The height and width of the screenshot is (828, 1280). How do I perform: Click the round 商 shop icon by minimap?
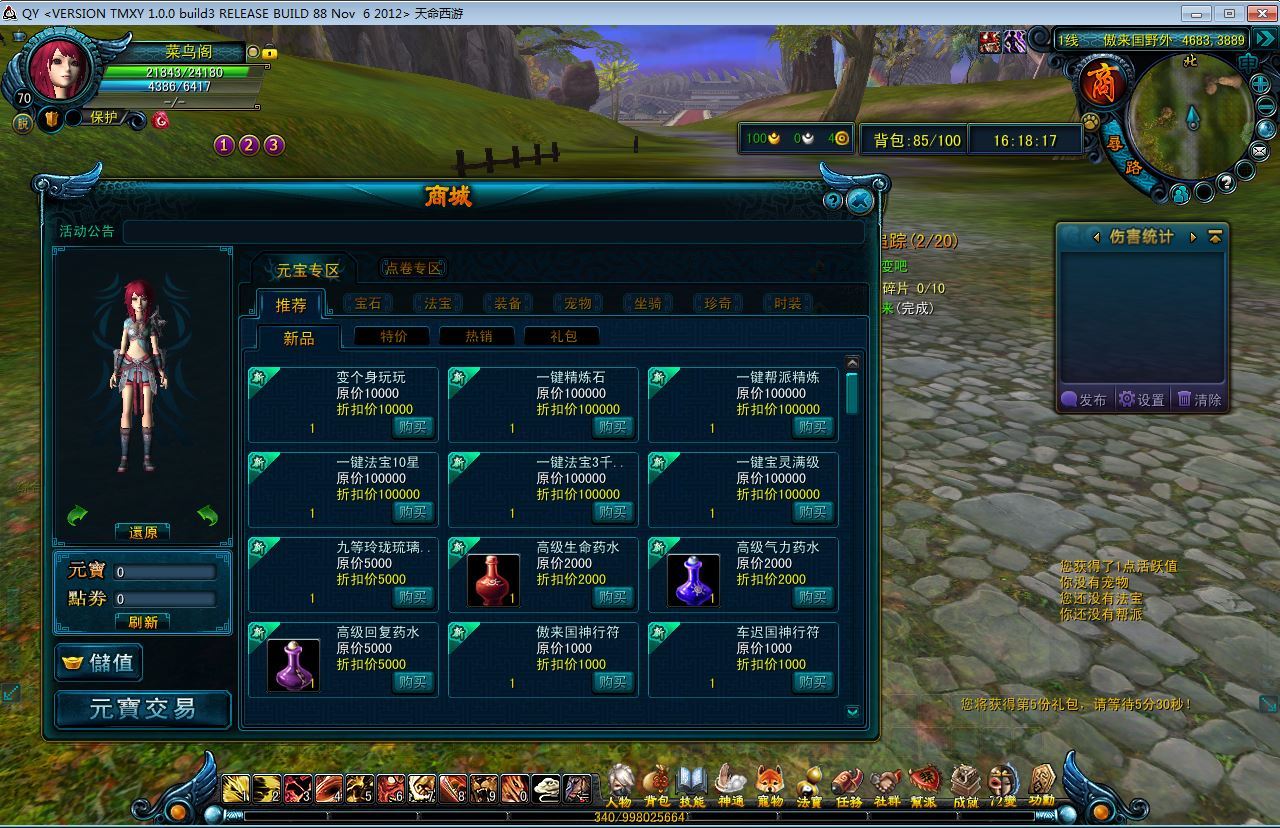coord(1102,84)
